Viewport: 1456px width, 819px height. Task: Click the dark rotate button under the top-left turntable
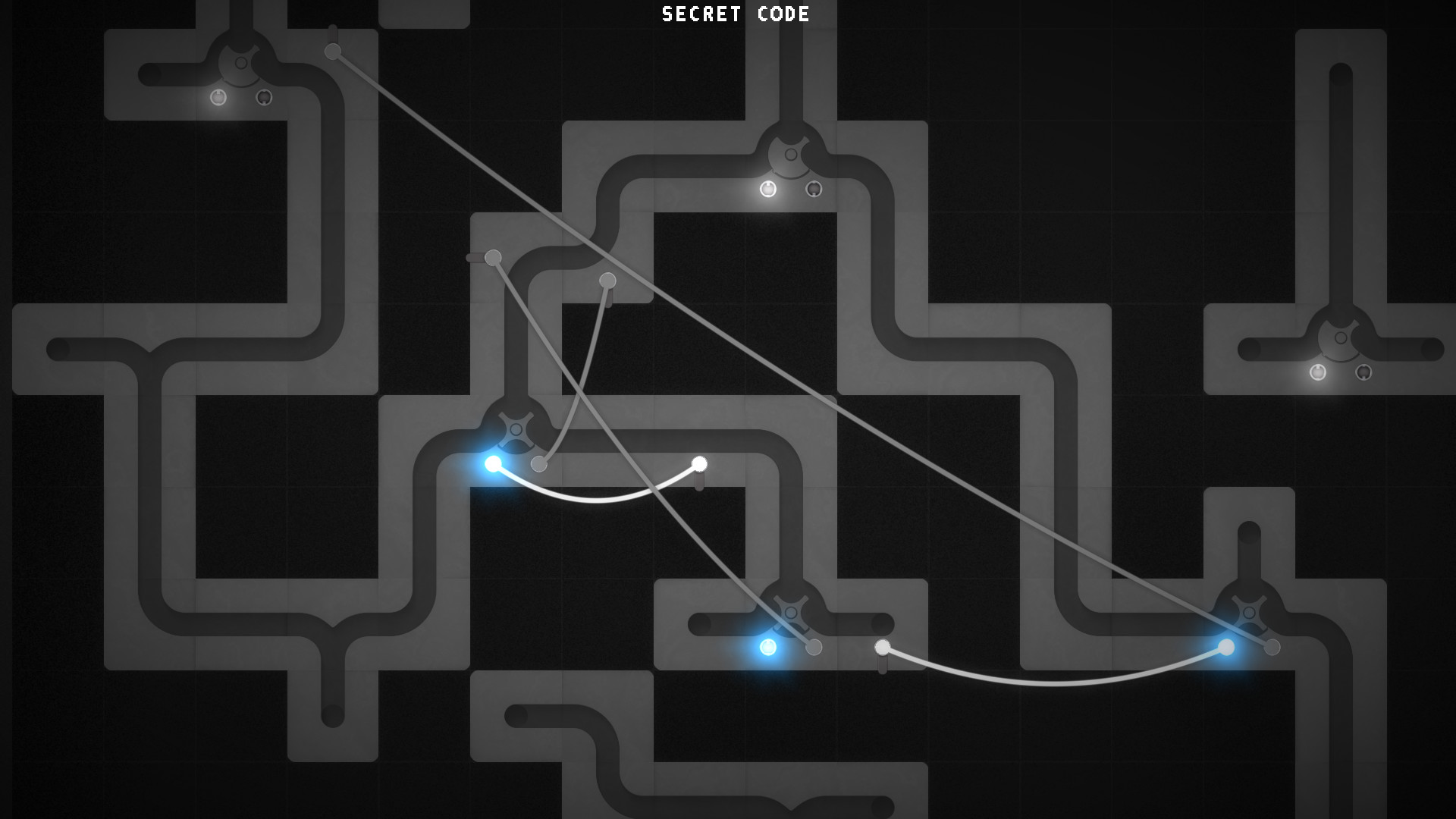click(x=264, y=98)
